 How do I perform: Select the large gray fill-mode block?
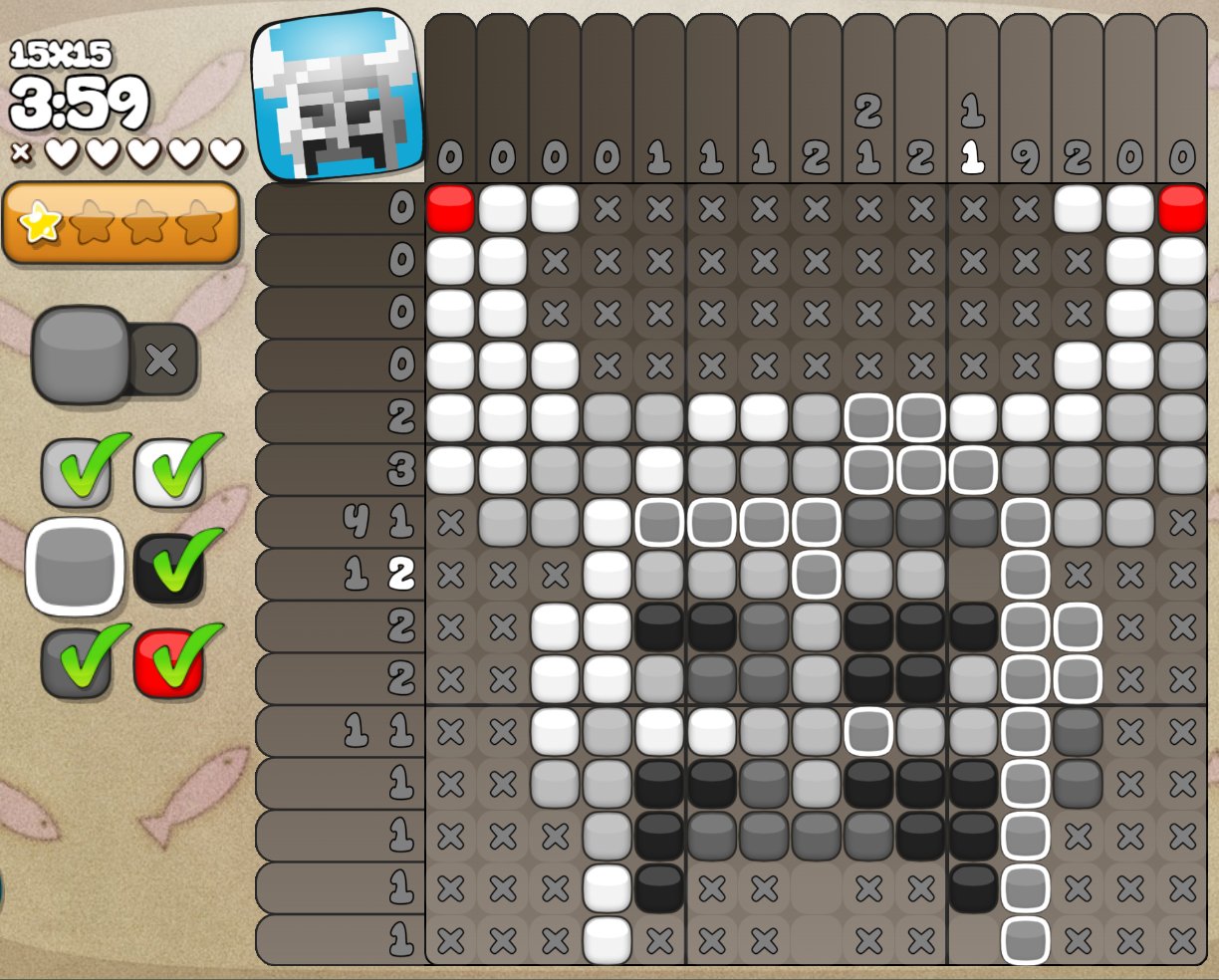(80, 356)
